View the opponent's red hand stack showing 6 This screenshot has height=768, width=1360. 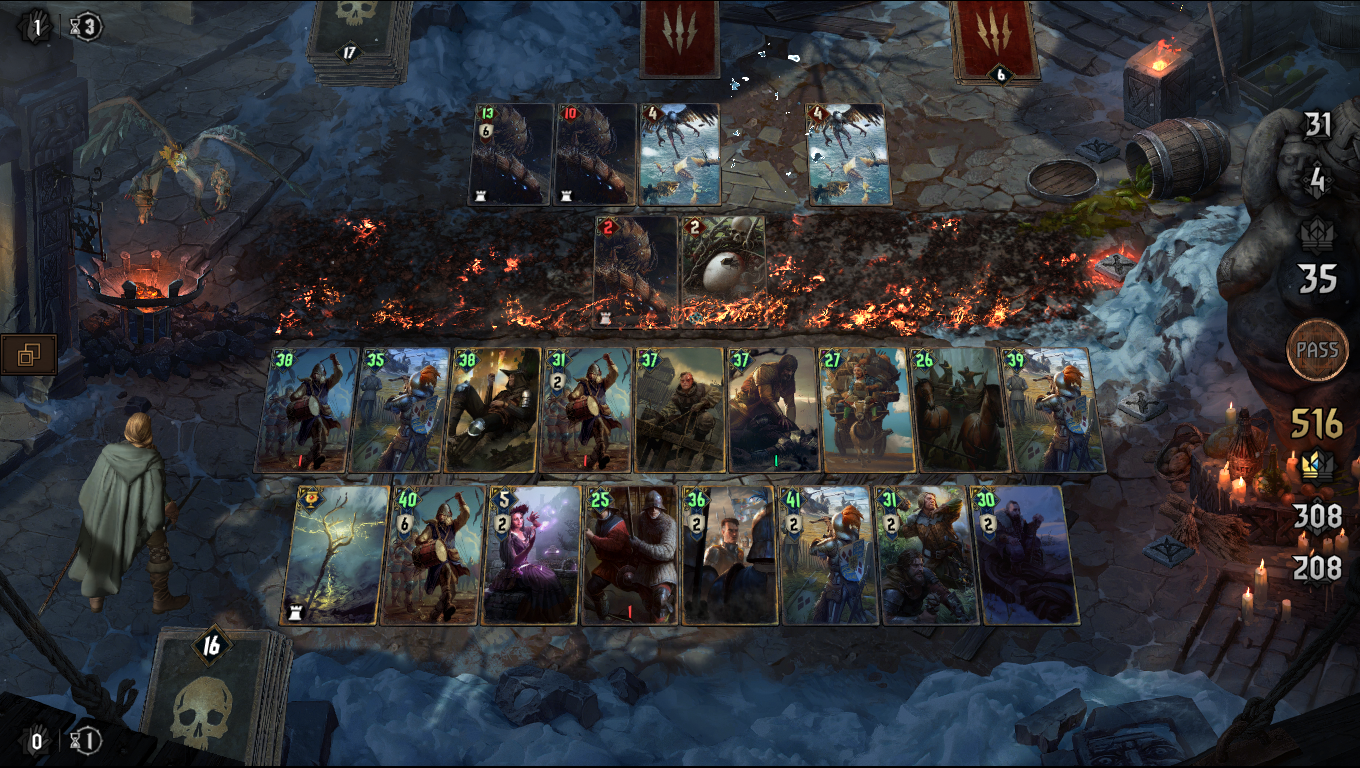998,40
